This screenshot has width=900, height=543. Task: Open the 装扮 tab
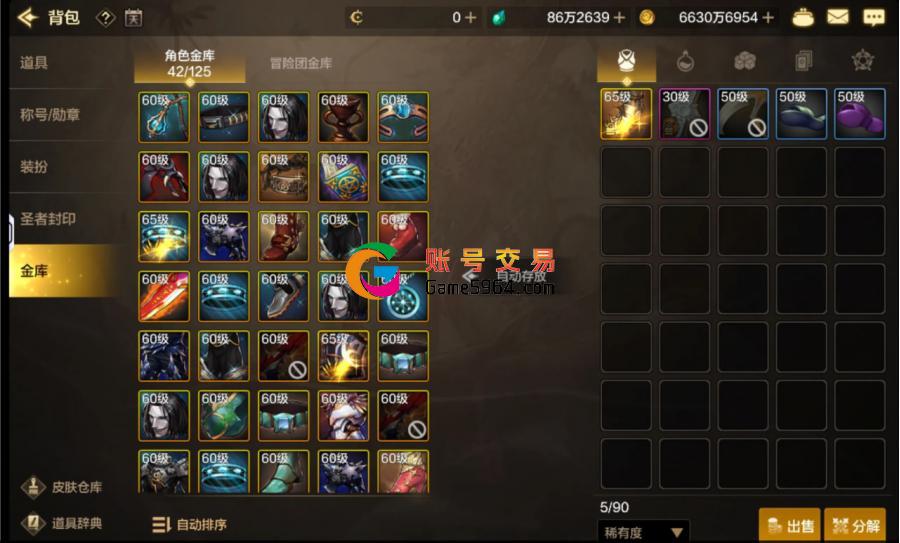click(x=34, y=167)
